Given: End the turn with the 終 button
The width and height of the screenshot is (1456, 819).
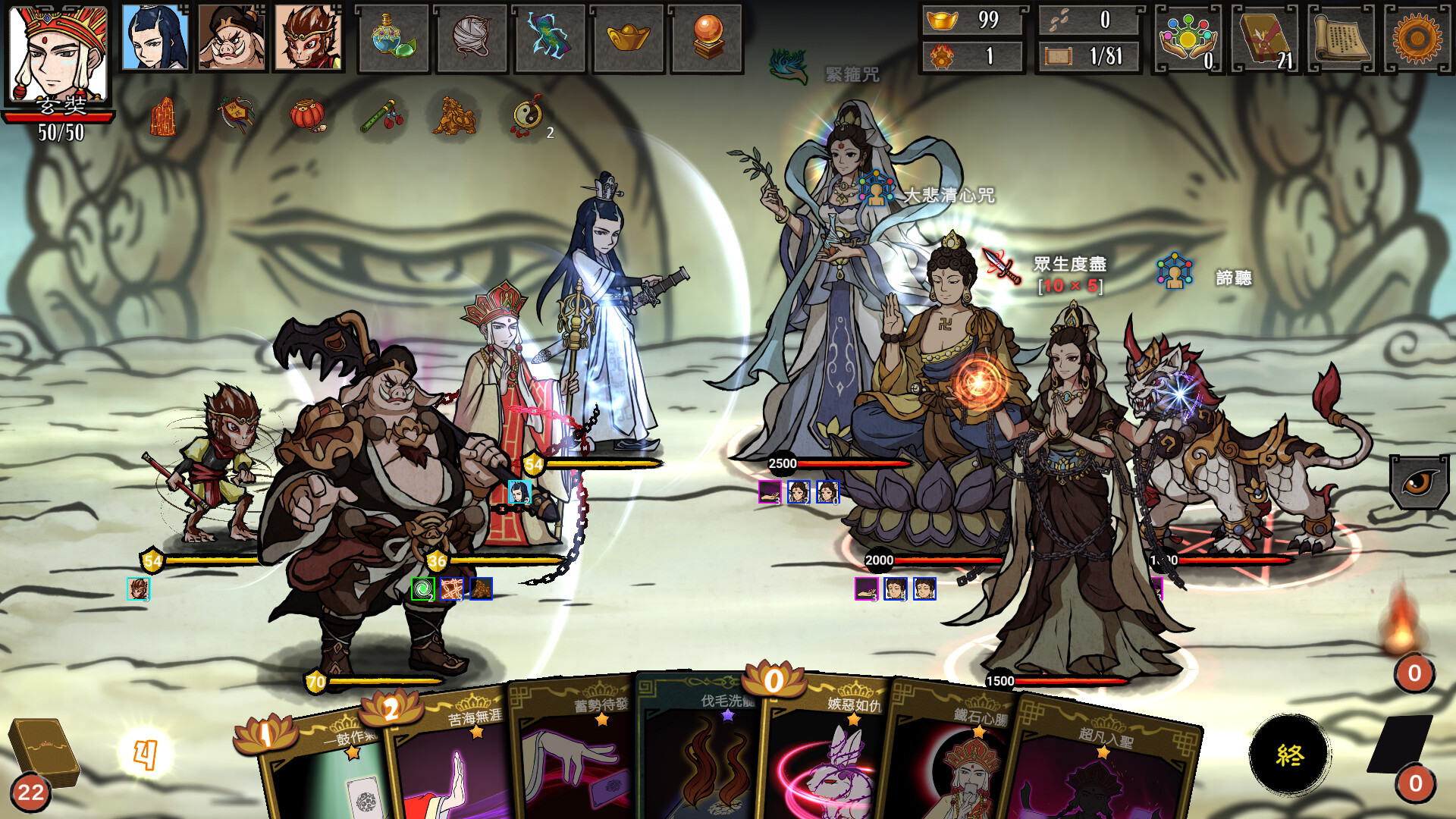Looking at the screenshot, I should (x=1289, y=754).
